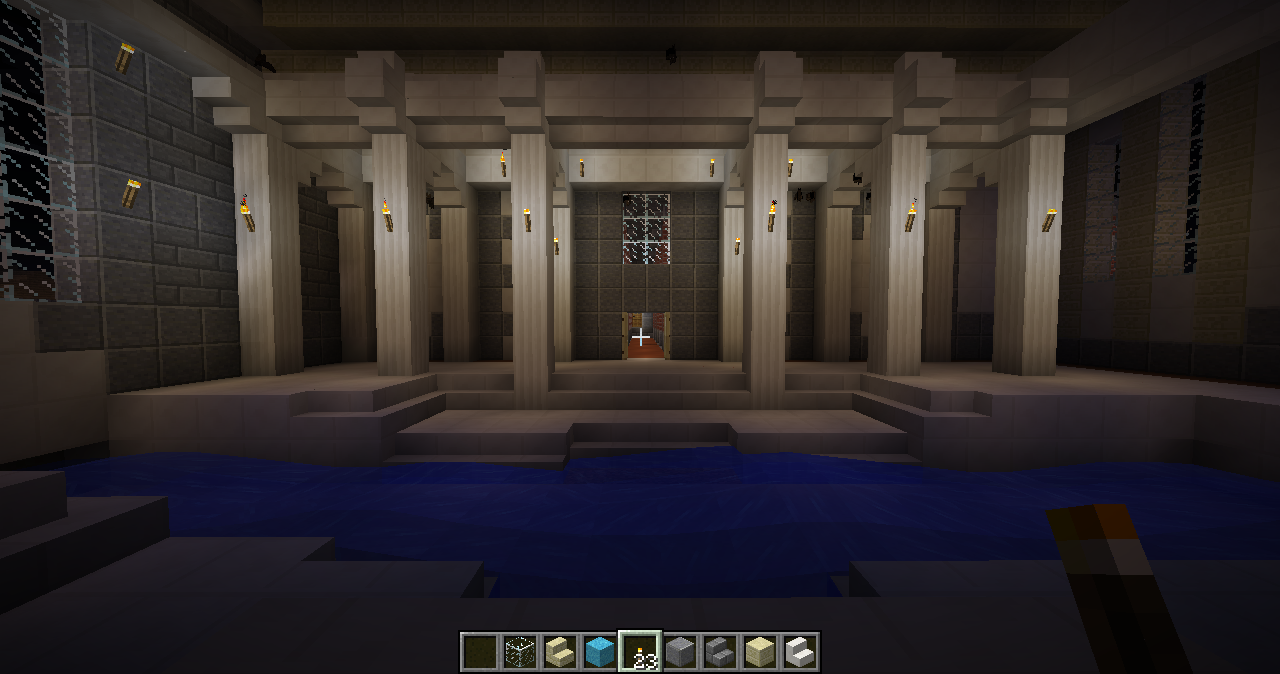Screen dimensions: 1280x674
Task: Select the gray stone stairs slot
Action: click(720, 652)
